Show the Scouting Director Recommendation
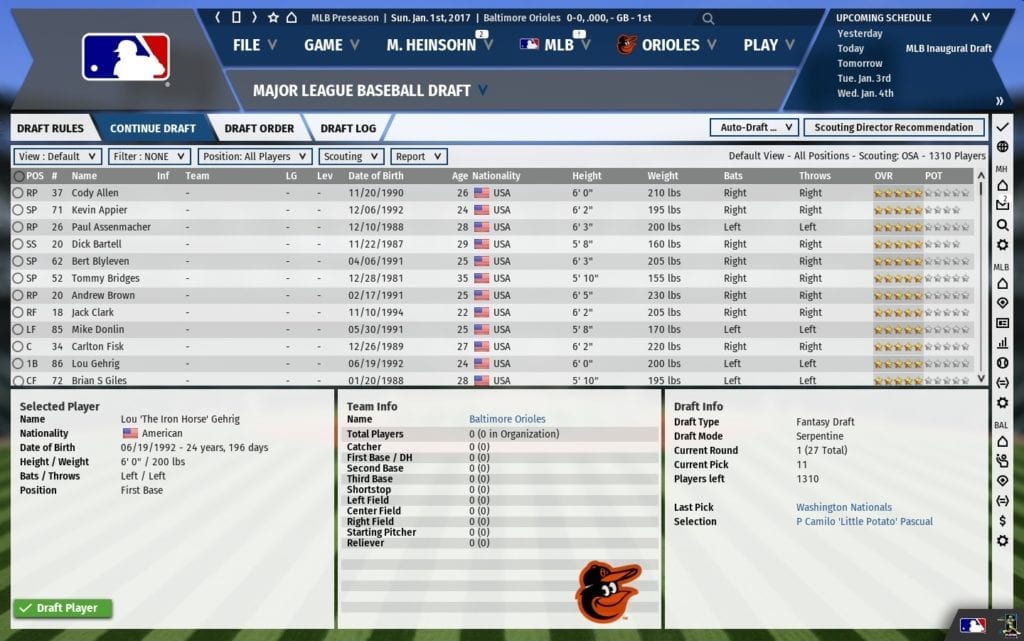Image resolution: width=1024 pixels, height=641 pixels. 893,127
